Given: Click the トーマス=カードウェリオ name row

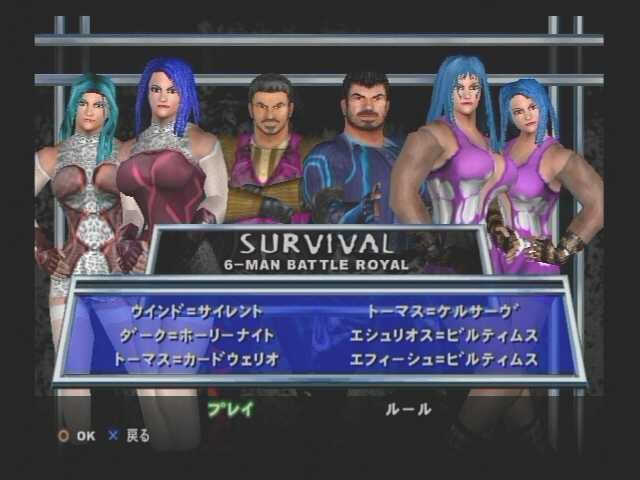Looking at the screenshot, I should point(197,358).
